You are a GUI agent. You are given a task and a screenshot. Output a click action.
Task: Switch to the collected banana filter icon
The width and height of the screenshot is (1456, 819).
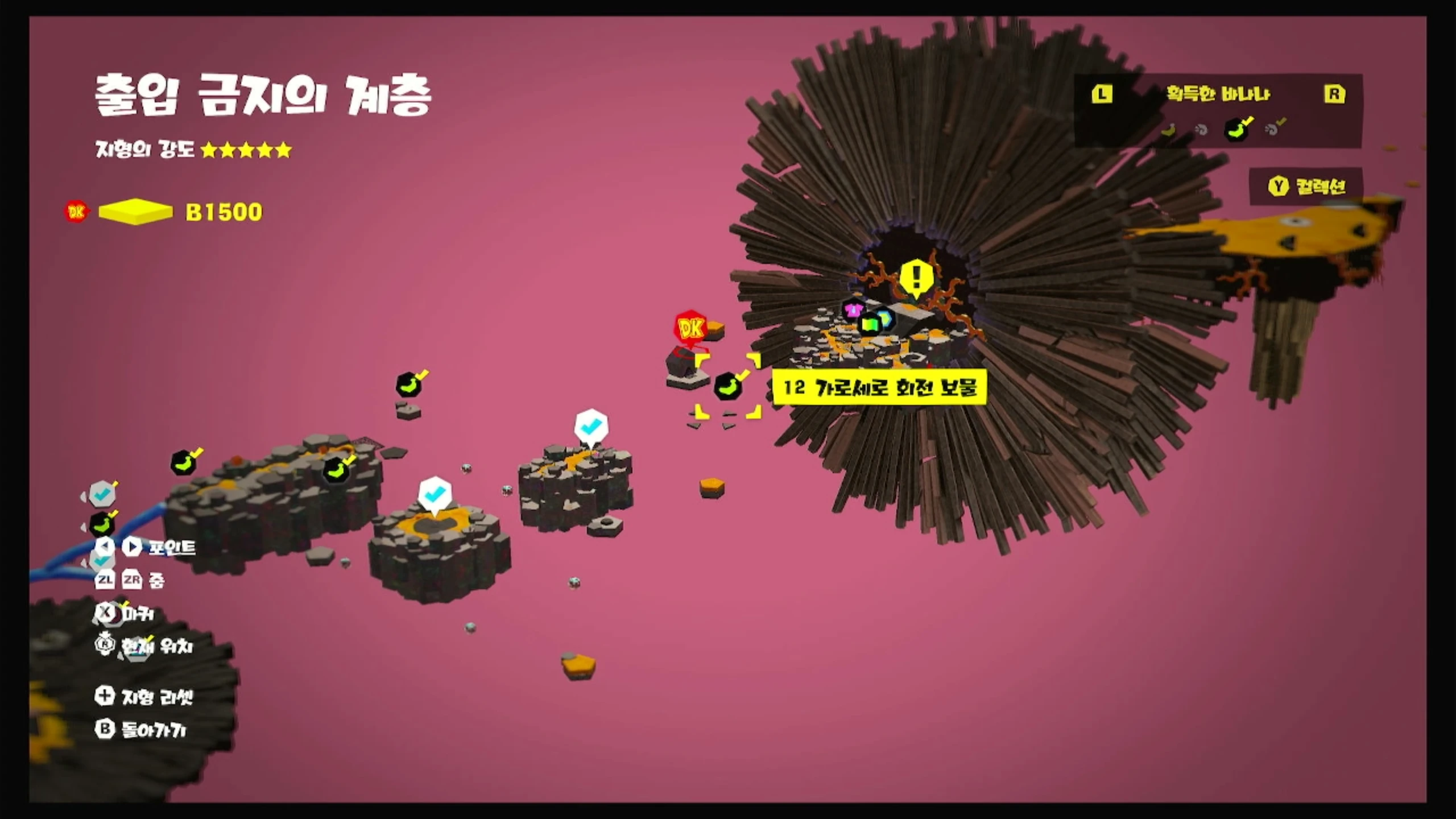[x=1237, y=130]
